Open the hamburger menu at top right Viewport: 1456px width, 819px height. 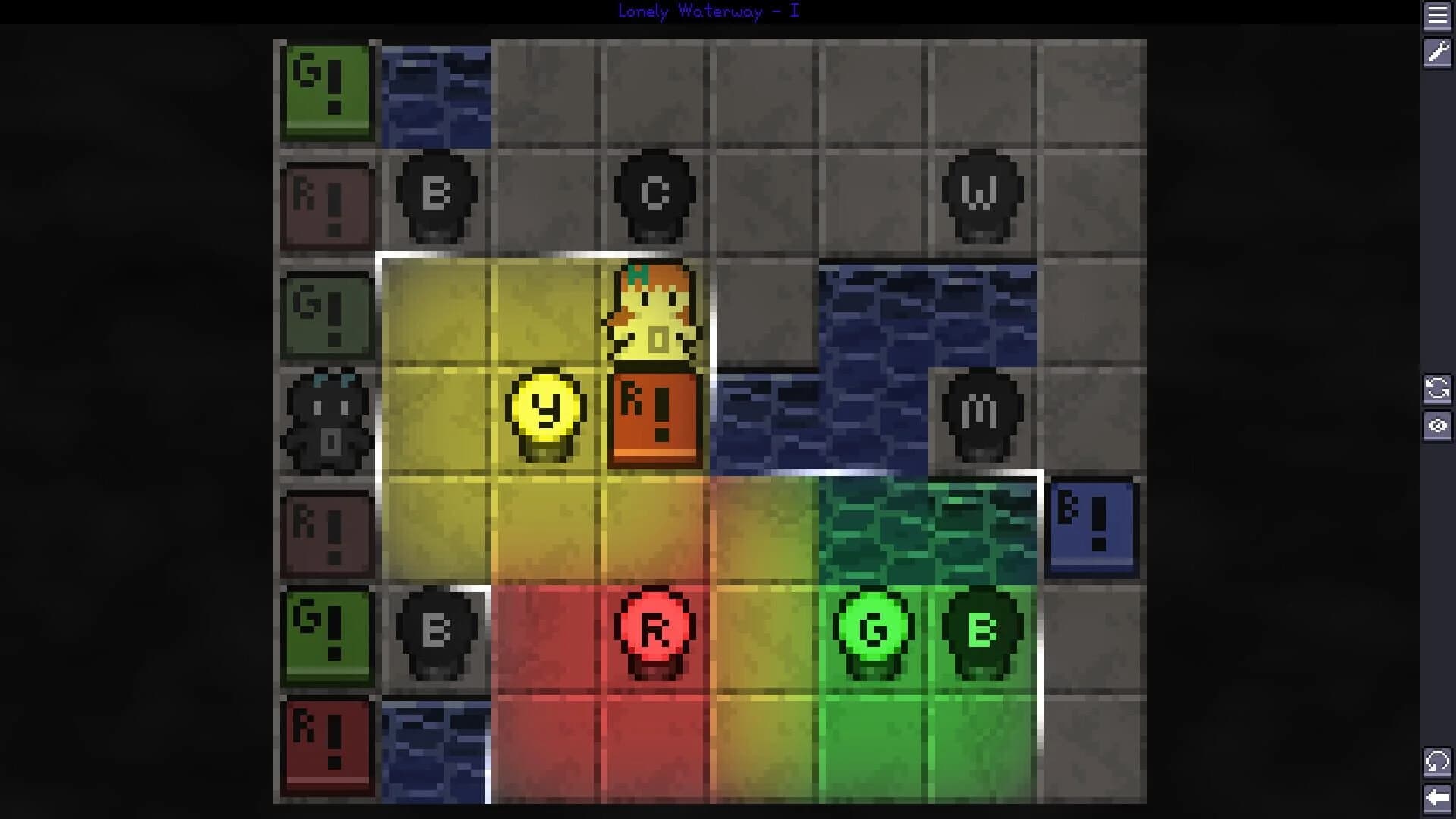pos(1438,17)
